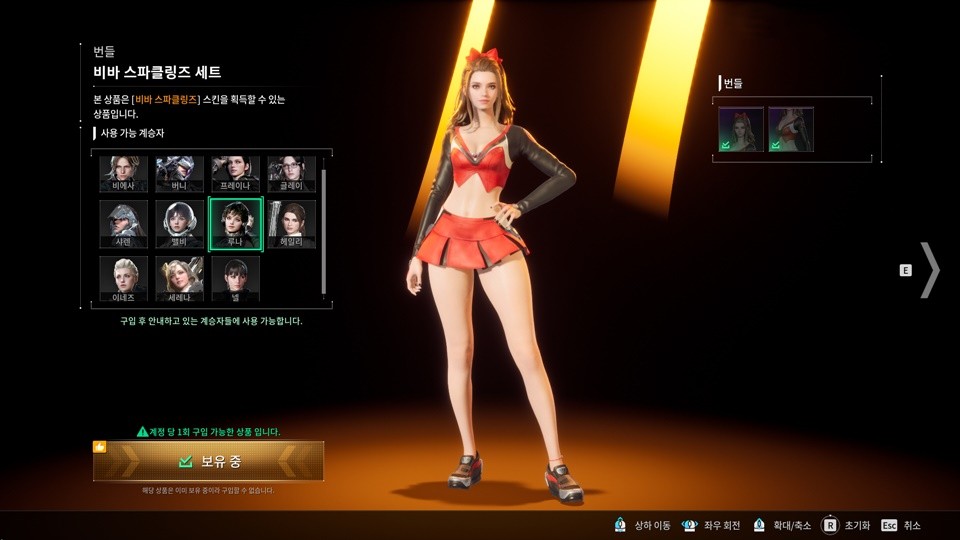Screen dimensions: 960x540
Task: Click the character list scrollbar
Action: tap(323, 230)
